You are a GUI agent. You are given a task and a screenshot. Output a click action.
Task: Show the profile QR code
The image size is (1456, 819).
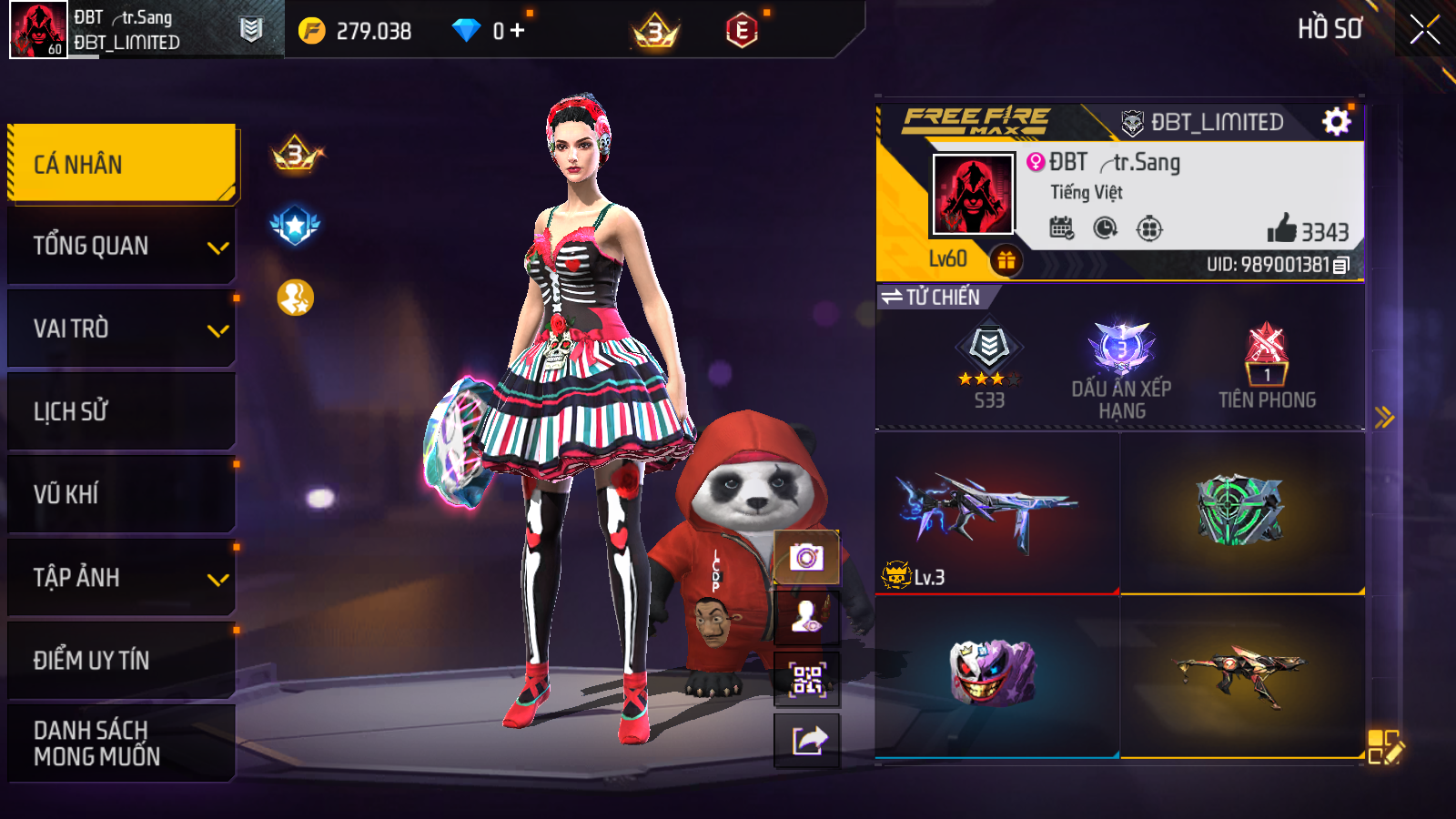(x=806, y=679)
